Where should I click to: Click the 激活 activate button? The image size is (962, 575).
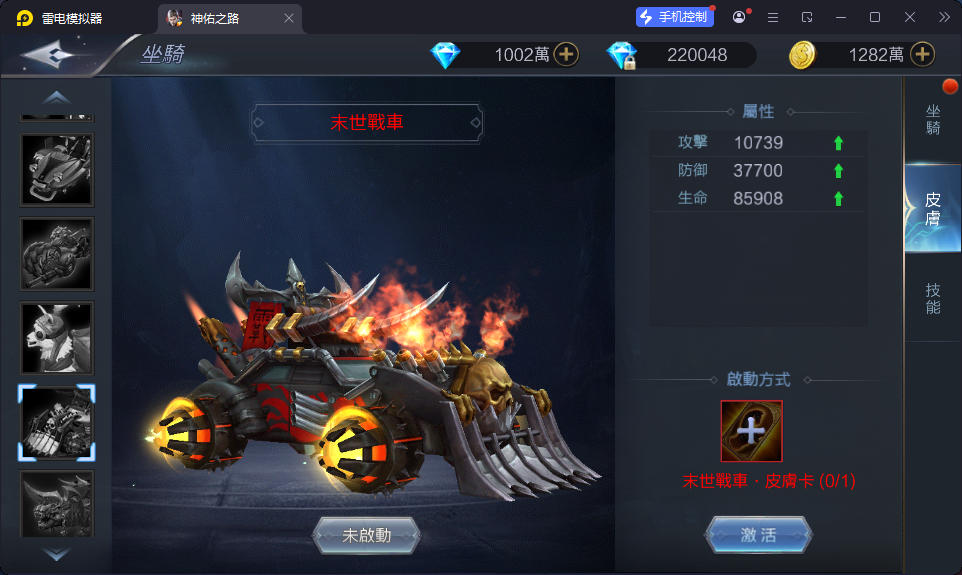coord(758,535)
